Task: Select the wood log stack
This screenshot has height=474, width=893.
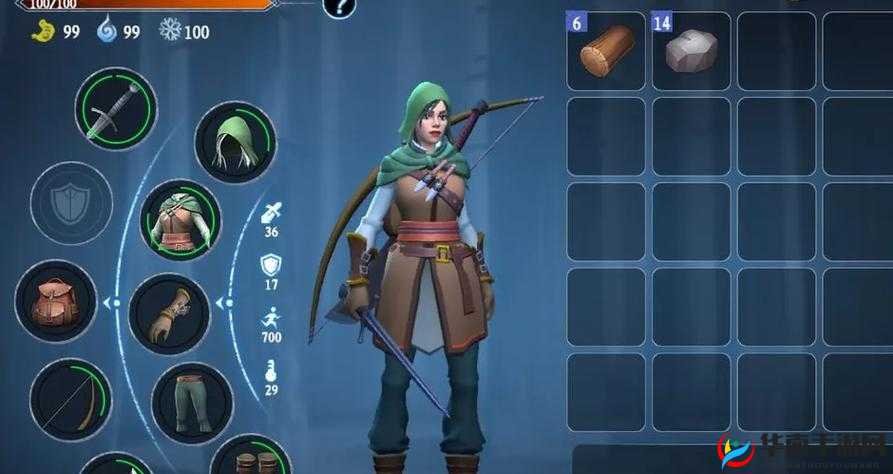Action: coord(607,50)
